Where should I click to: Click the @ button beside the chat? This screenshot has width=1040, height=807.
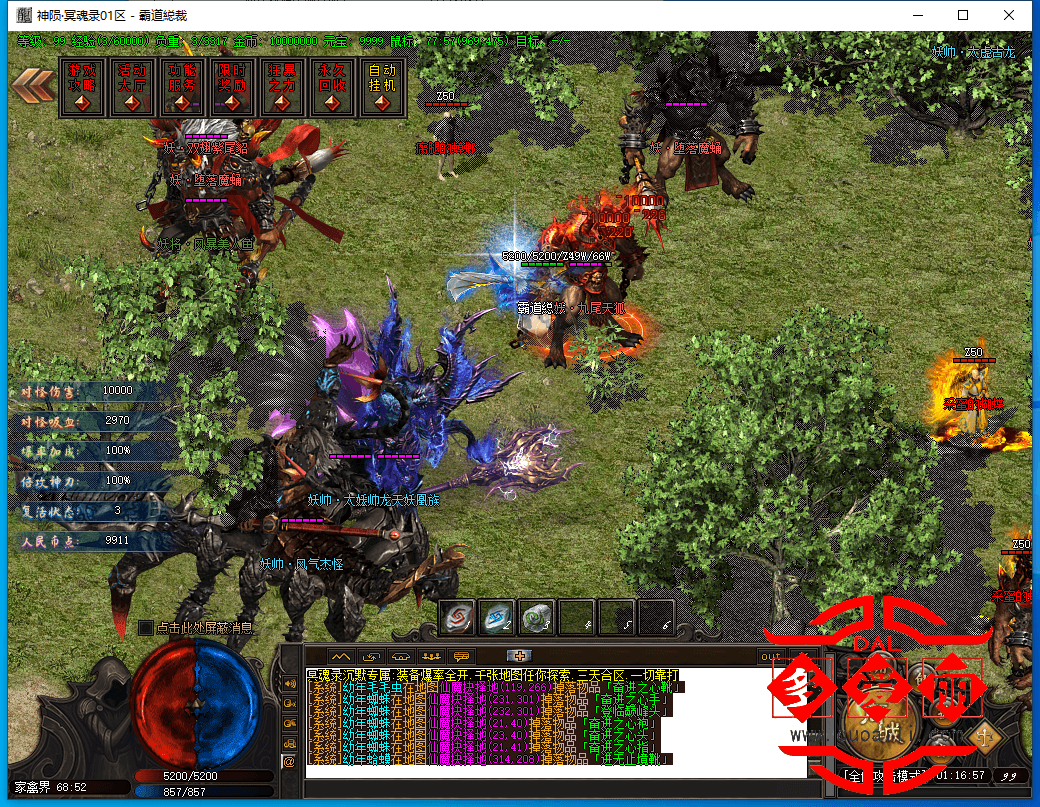coord(289,761)
